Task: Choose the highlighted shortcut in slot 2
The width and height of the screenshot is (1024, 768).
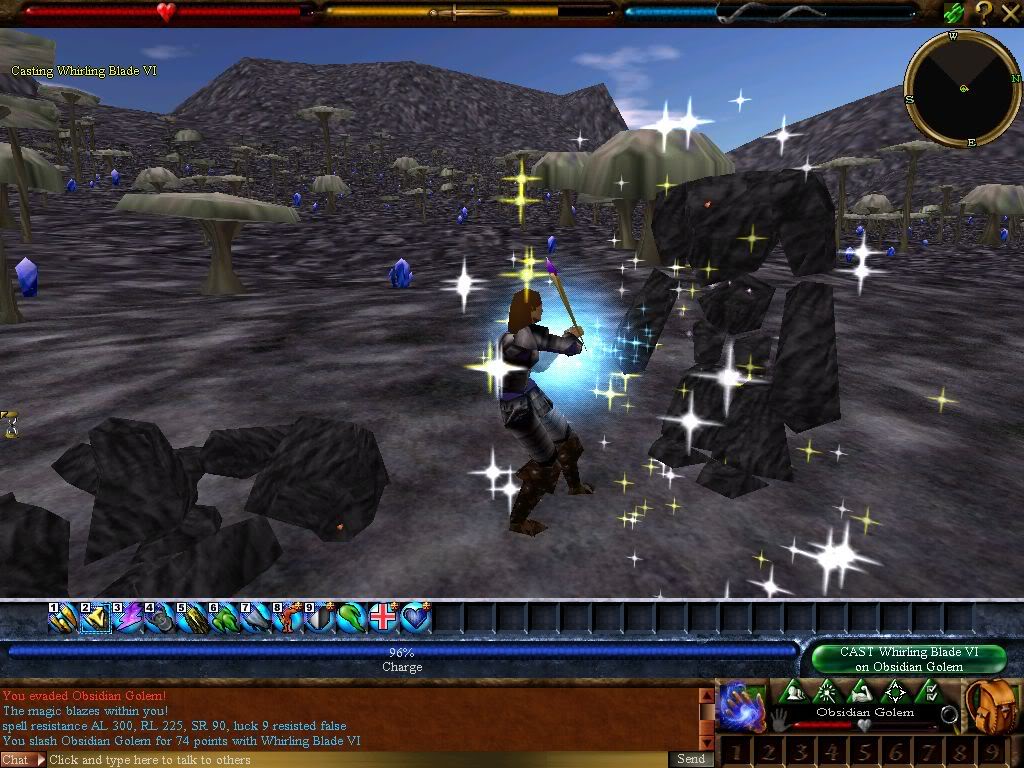Action: pos(95,619)
